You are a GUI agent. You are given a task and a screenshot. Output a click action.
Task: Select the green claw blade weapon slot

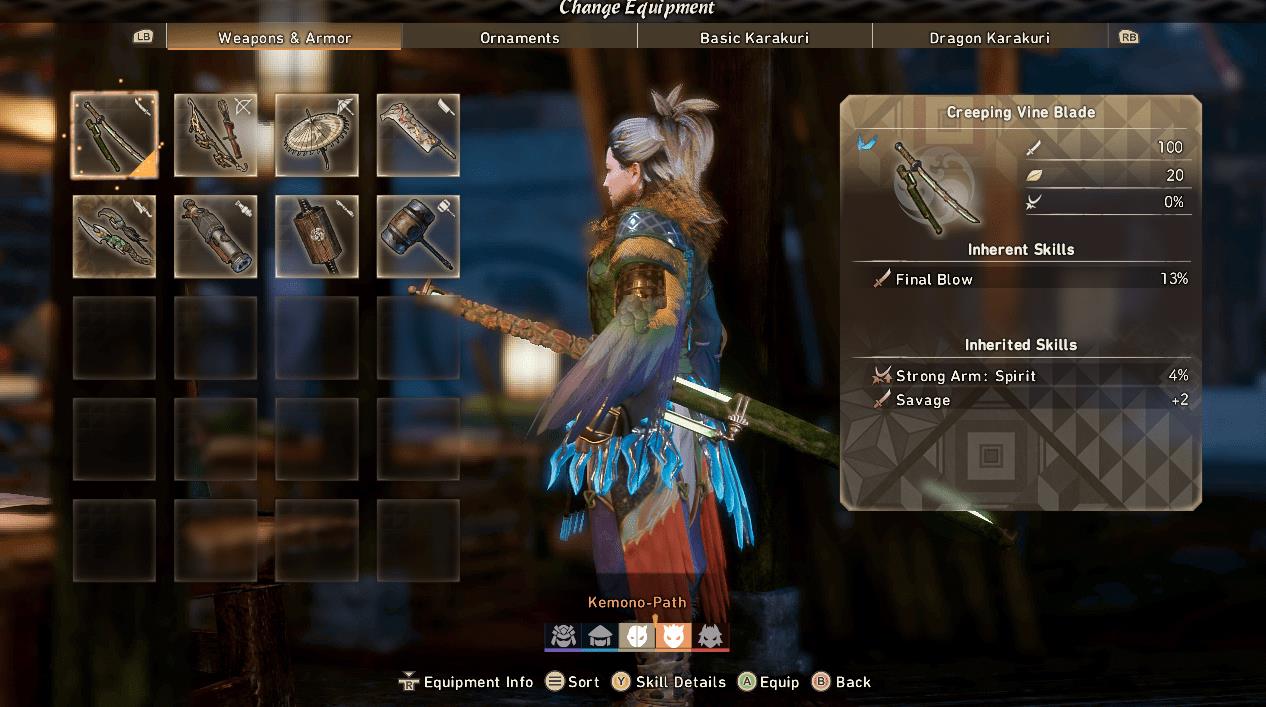click(x=114, y=236)
